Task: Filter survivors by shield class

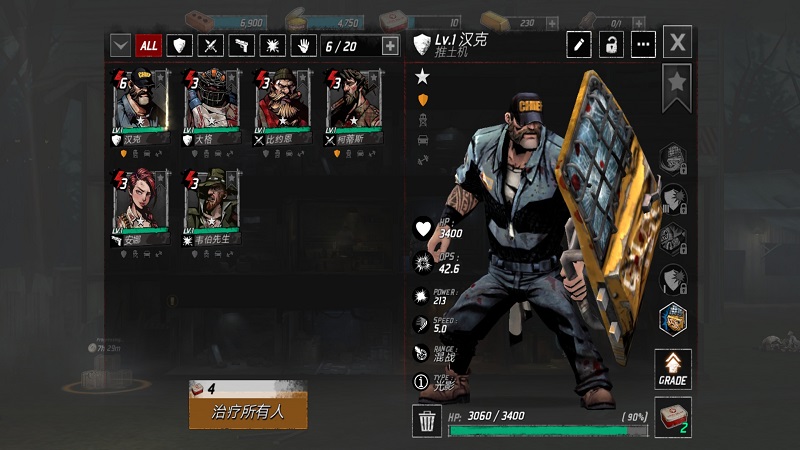Action: click(179, 45)
